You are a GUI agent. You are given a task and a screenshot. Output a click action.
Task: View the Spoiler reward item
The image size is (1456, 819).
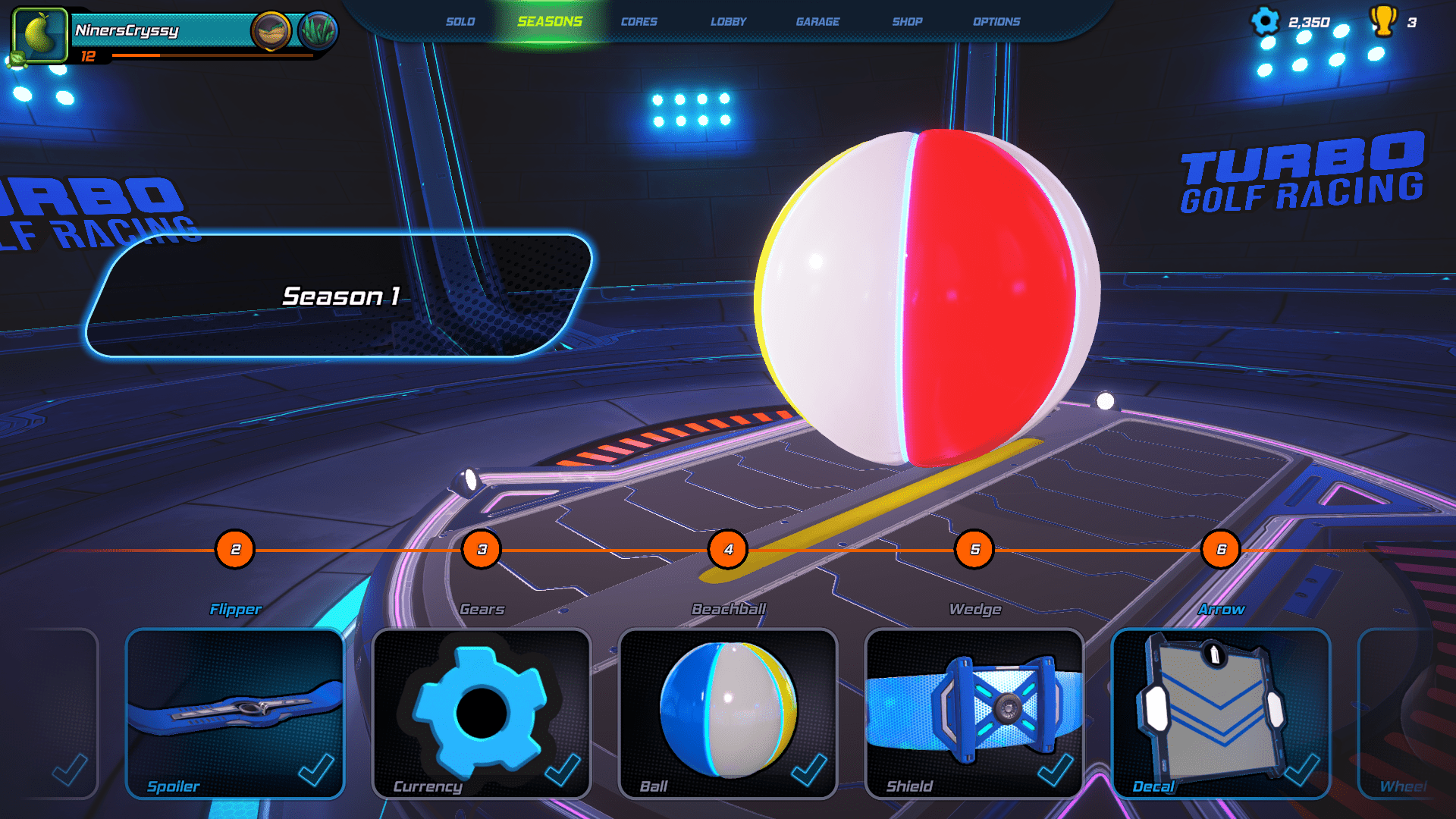coord(235,713)
